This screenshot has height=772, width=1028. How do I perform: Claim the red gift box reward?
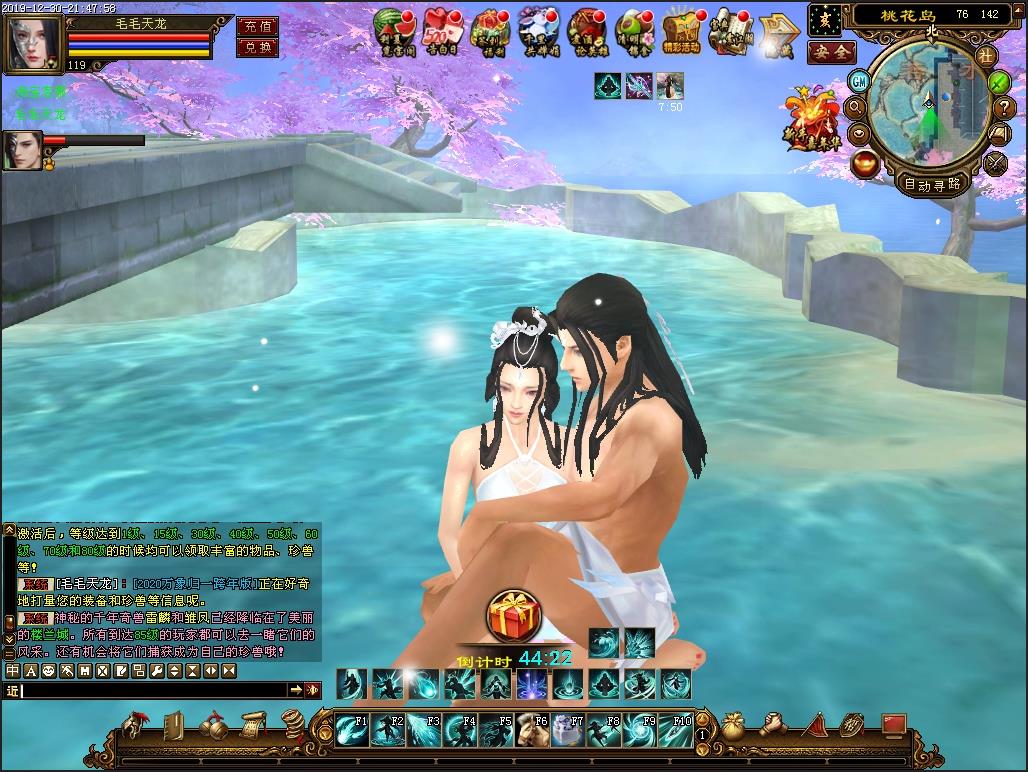tap(514, 617)
